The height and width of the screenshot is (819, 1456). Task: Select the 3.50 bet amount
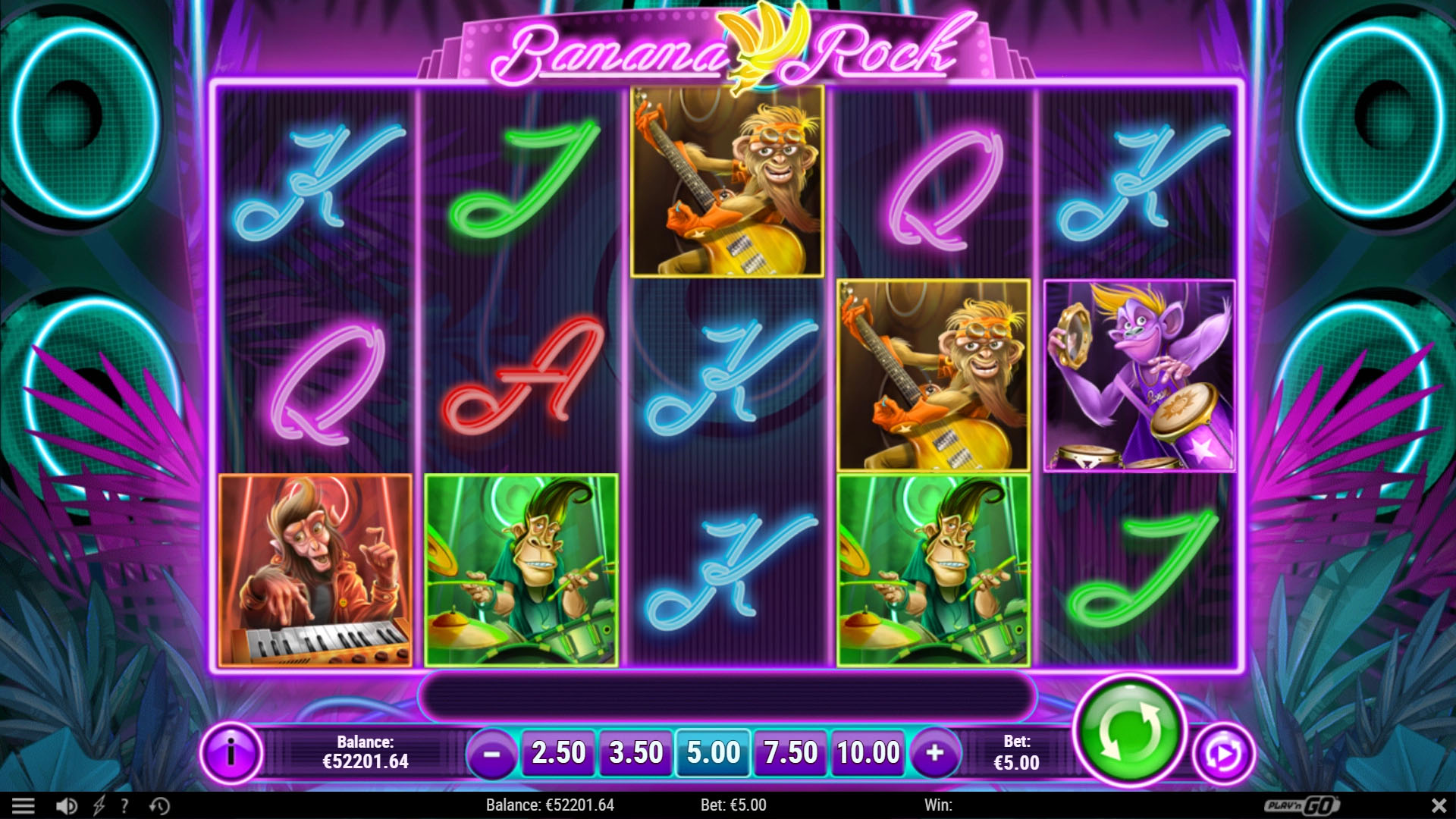pyautogui.click(x=635, y=753)
